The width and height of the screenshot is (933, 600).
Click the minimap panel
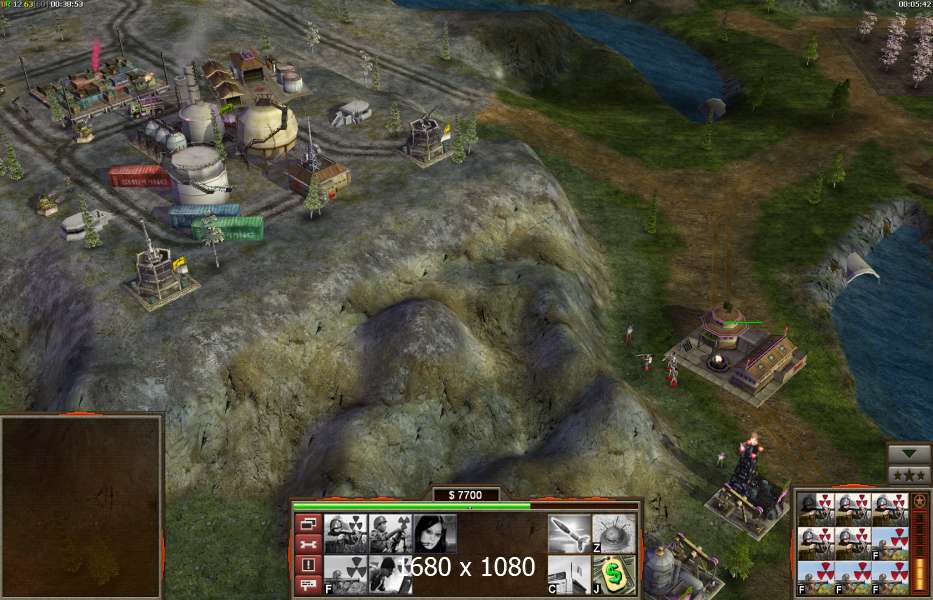pyautogui.click(x=81, y=506)
